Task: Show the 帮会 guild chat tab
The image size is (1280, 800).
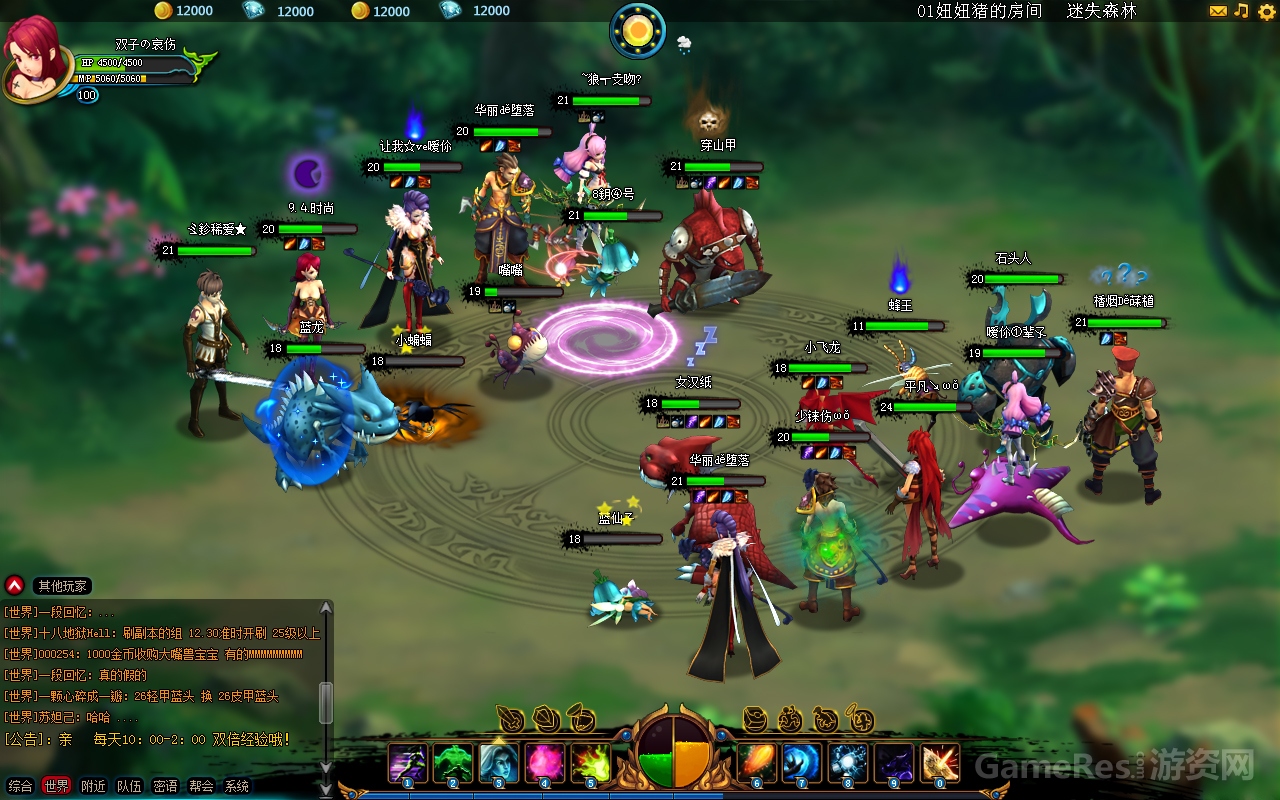Action: 201,786
